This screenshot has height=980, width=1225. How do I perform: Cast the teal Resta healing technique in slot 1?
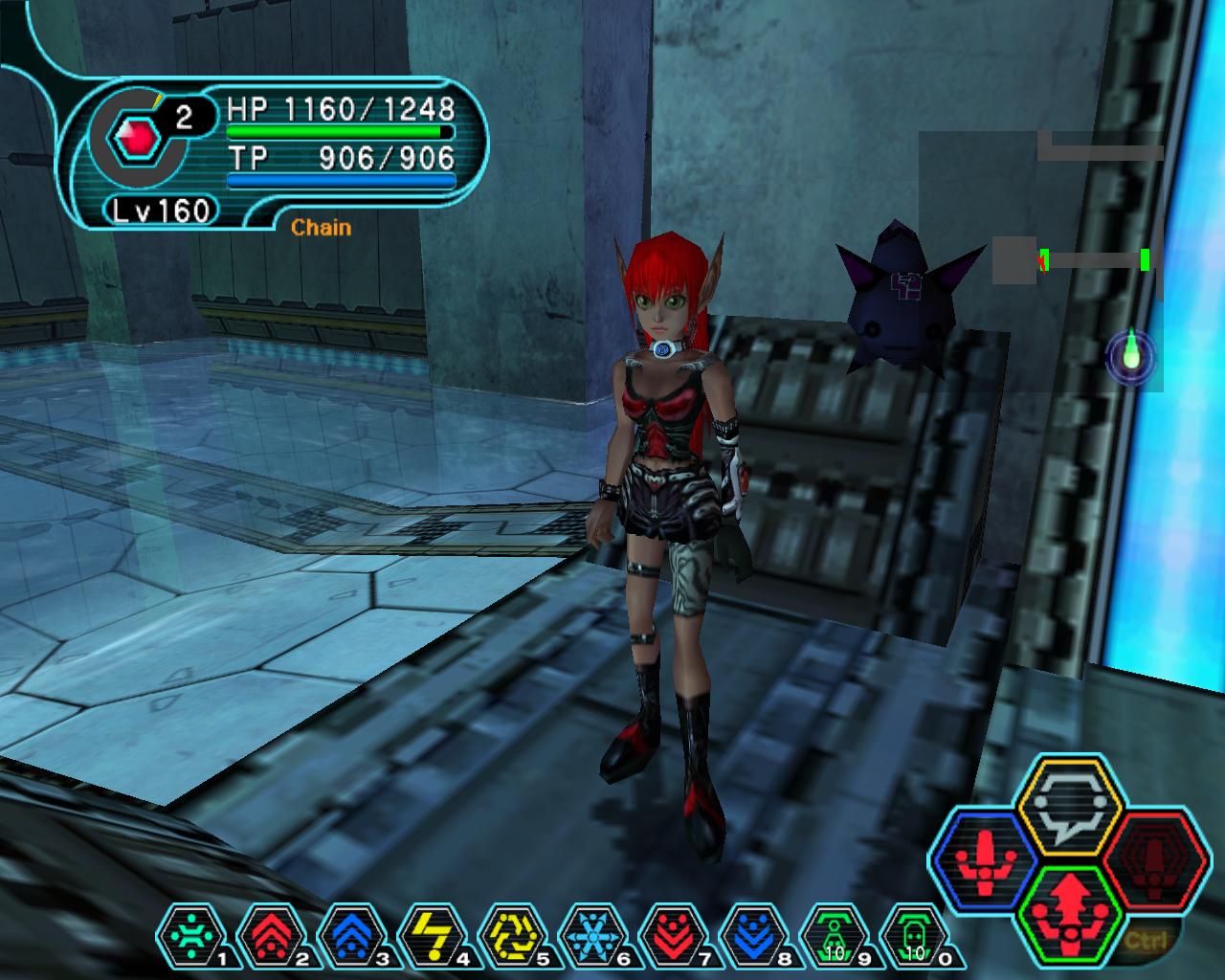coord(189,935)
